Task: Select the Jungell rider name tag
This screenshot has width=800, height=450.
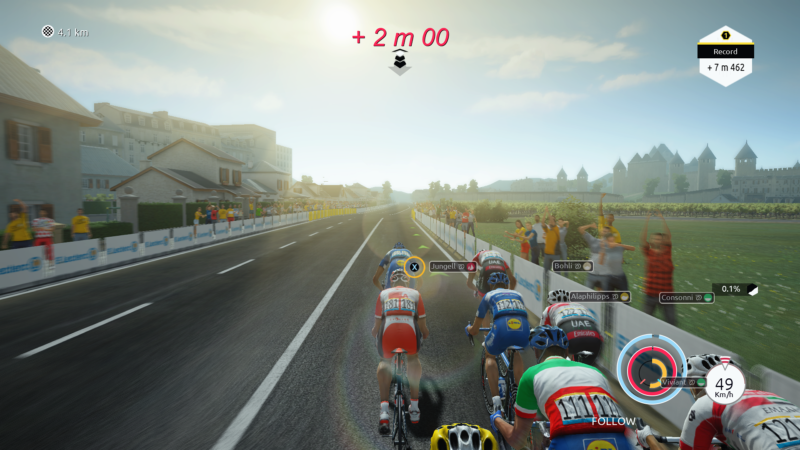Action: coord(452,267)
